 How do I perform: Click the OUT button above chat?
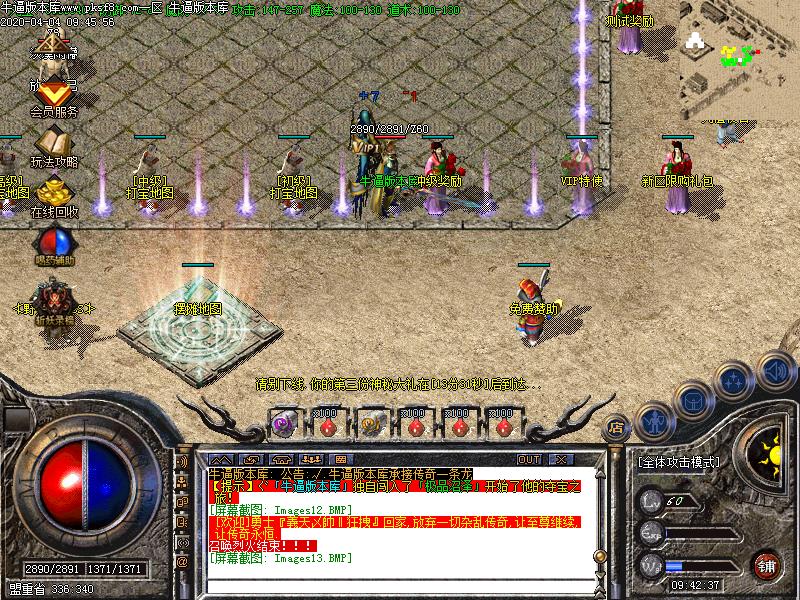pyautogui.click(x=529, y=459)
